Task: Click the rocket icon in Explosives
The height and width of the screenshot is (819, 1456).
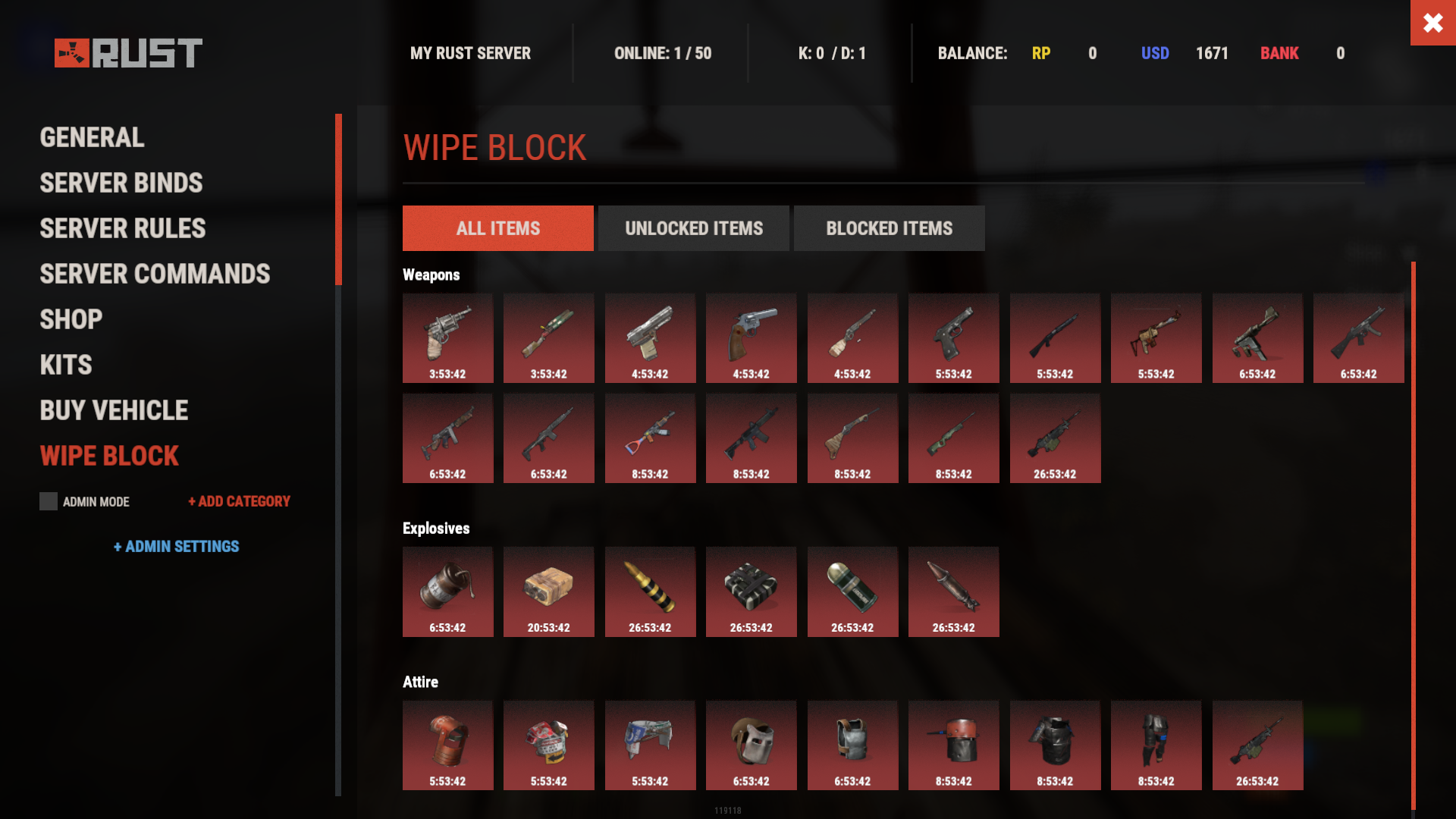Action: coord(953,591)
